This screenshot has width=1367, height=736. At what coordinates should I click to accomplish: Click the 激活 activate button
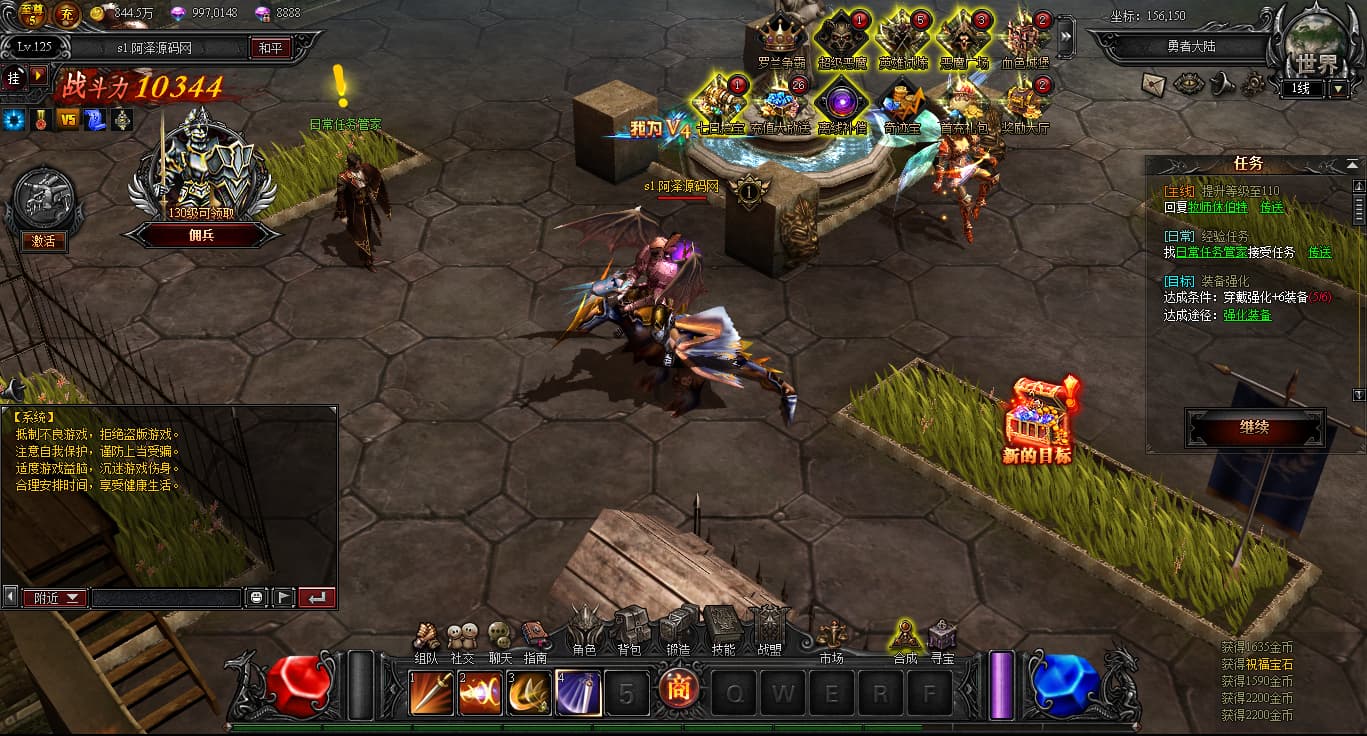[43, 241]
